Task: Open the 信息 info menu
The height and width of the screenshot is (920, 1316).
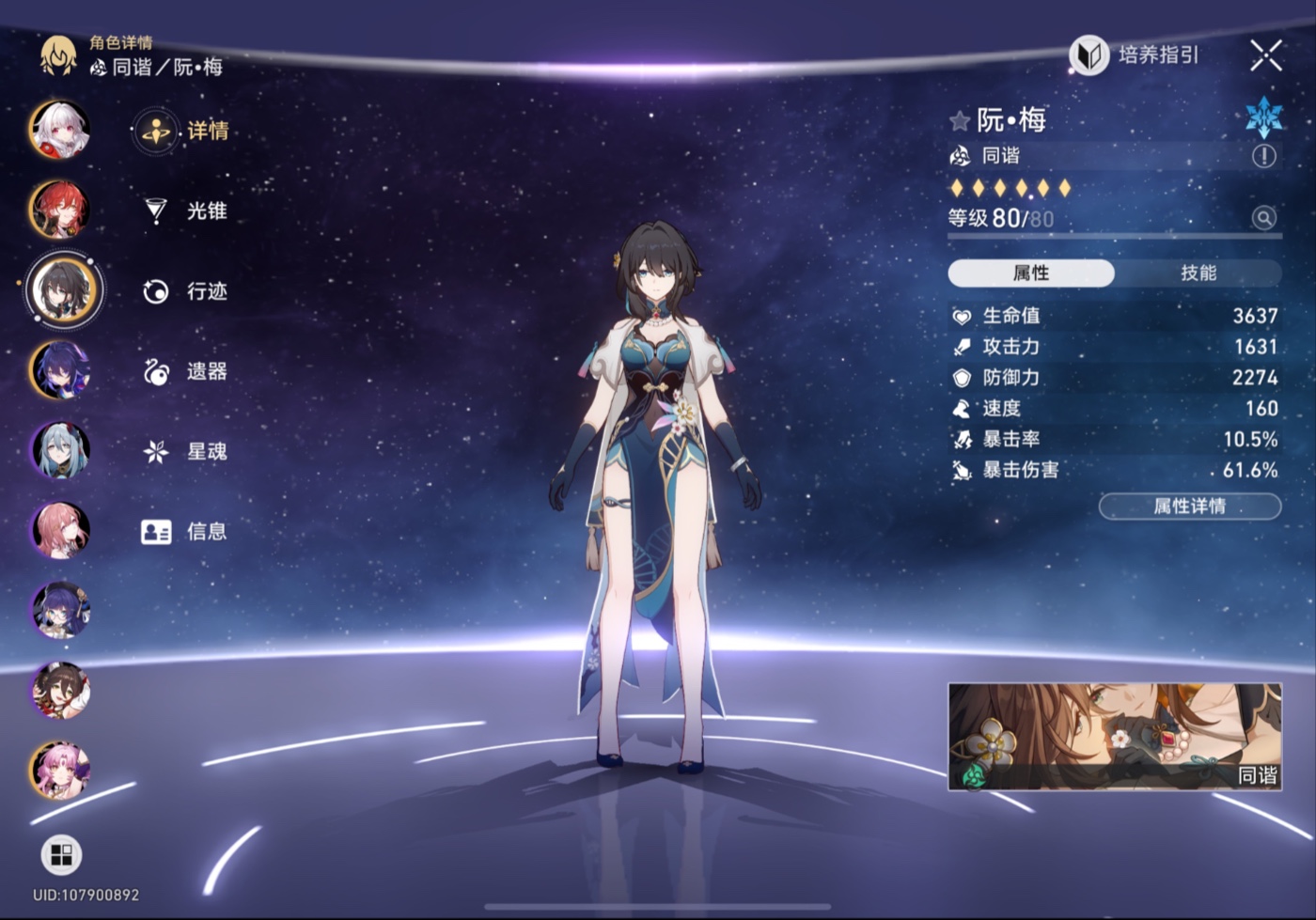Action: (x=186, y=532)
